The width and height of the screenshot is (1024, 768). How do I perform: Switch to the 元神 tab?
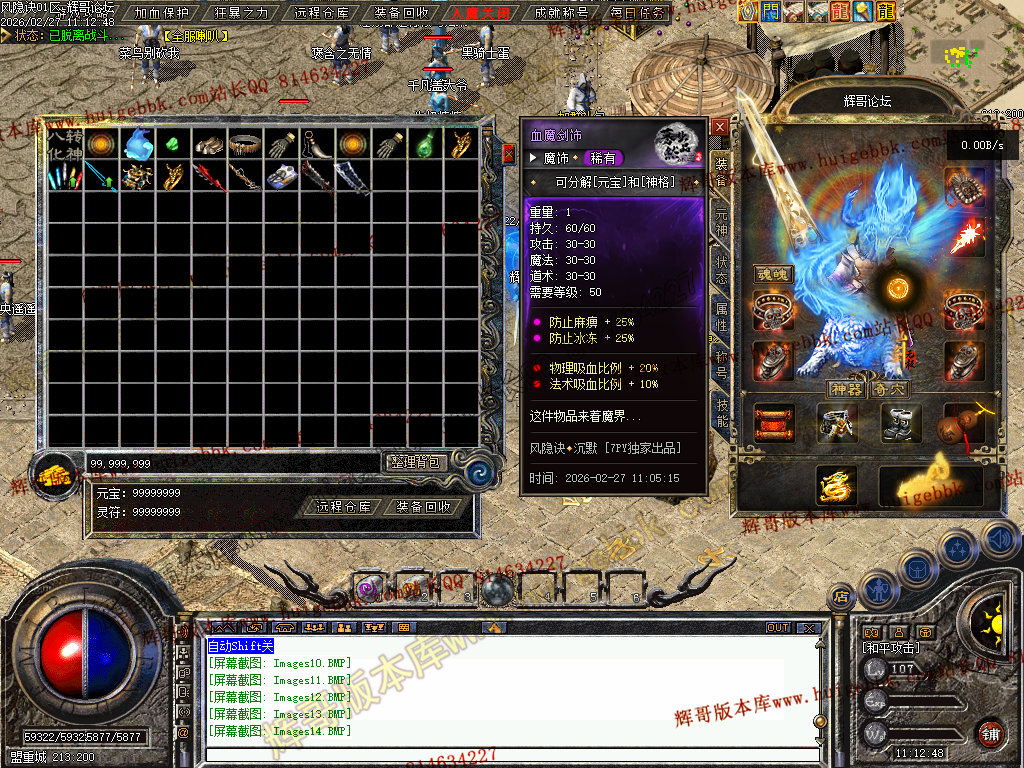tap(721, 224)
